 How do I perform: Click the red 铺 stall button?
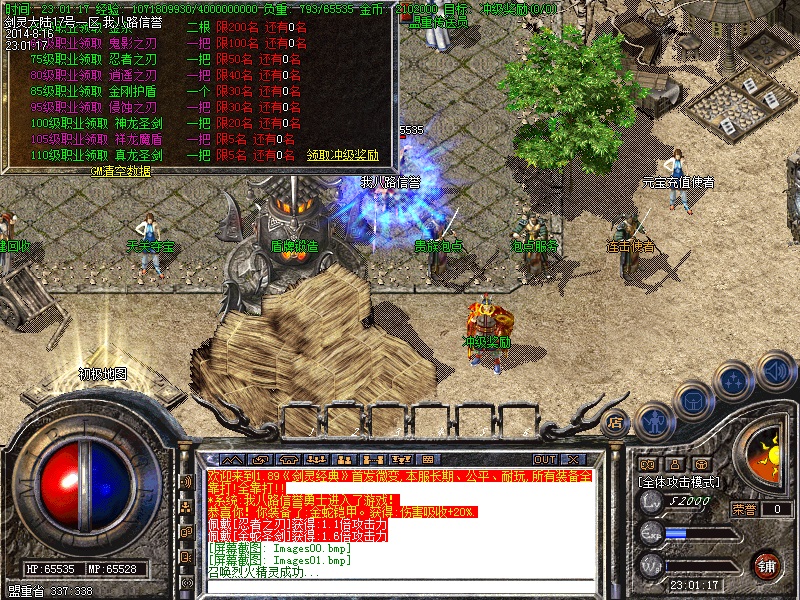tap(766, 564)
